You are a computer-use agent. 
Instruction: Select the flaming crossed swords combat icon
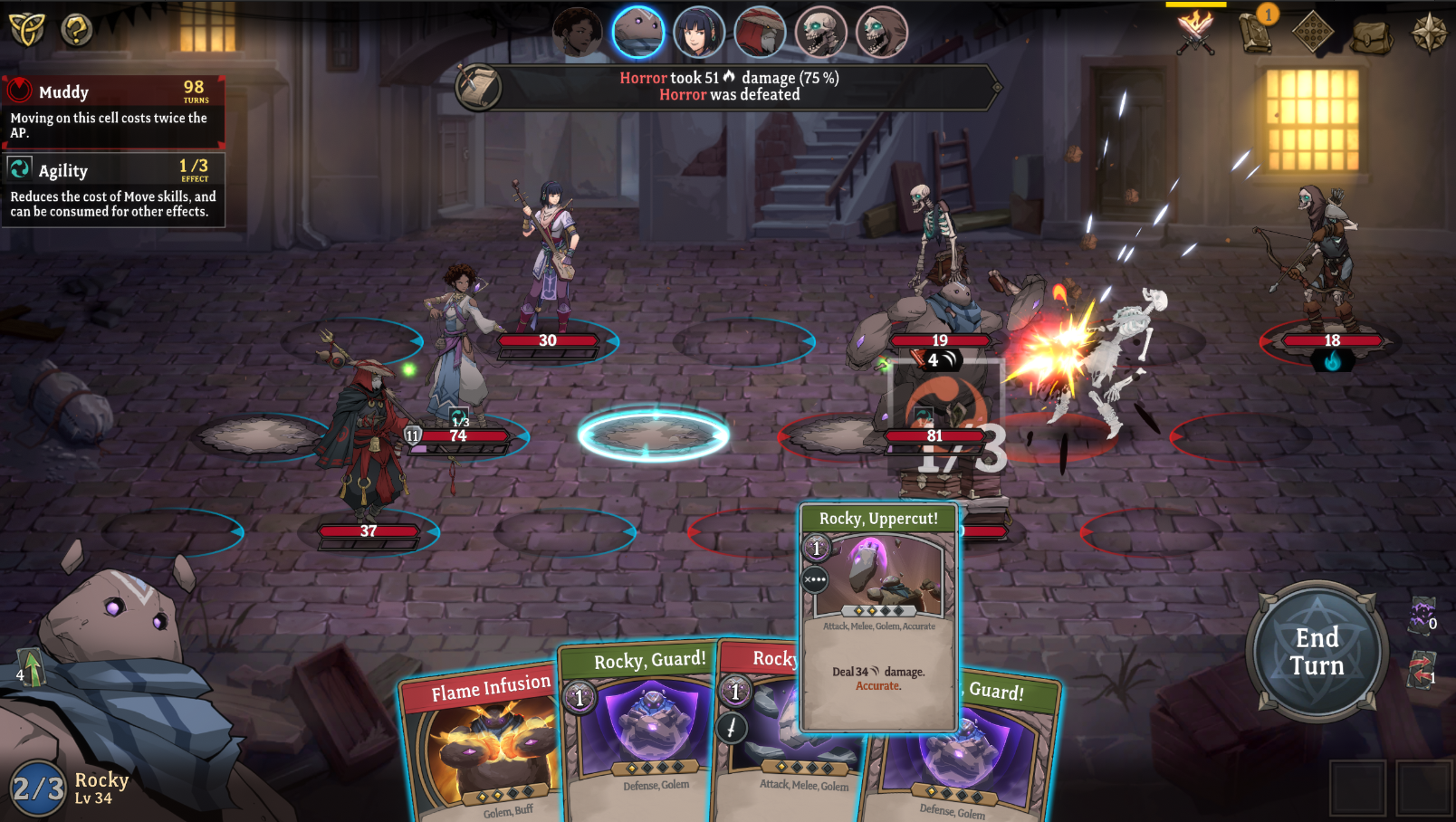click(1195, 34)
